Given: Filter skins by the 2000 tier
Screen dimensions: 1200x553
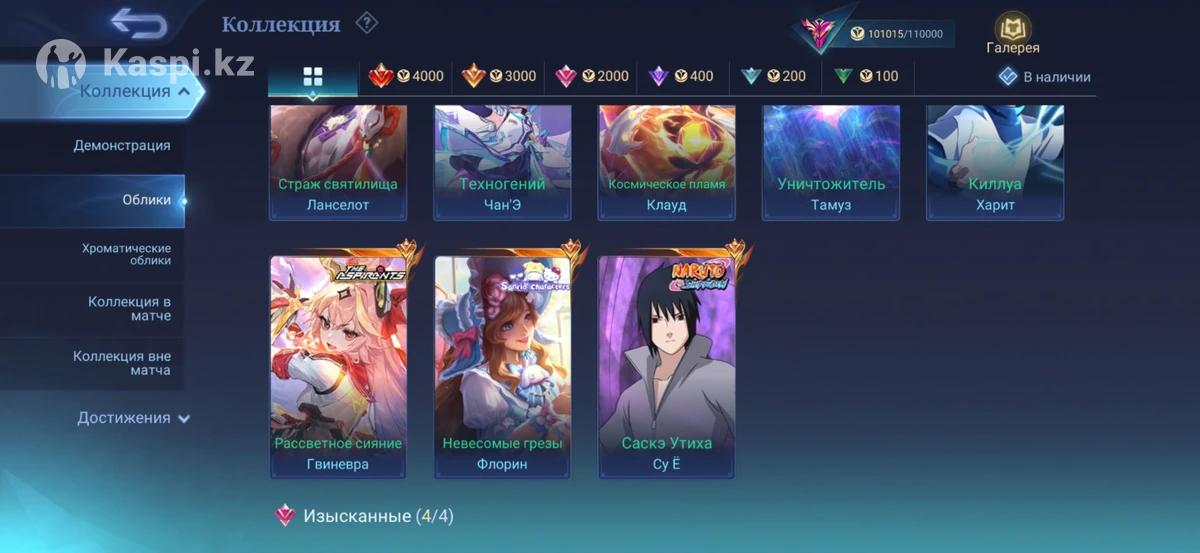Looking at the screenshot, I should [592, 76].
